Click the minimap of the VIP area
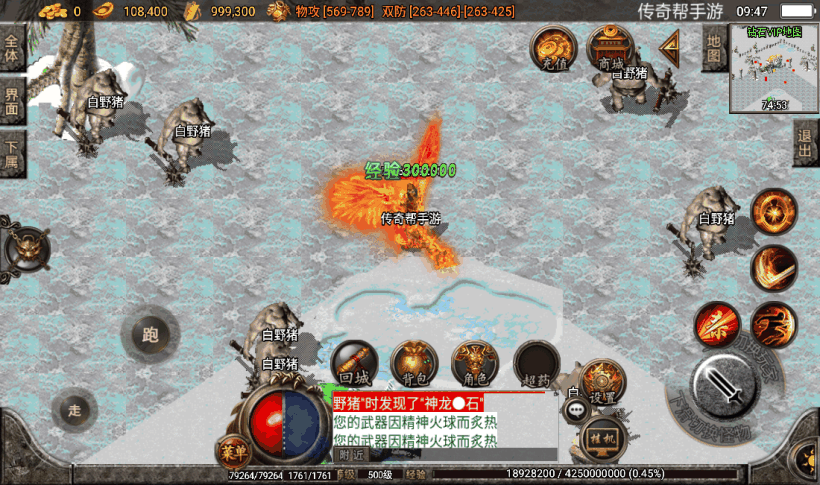 774,66
